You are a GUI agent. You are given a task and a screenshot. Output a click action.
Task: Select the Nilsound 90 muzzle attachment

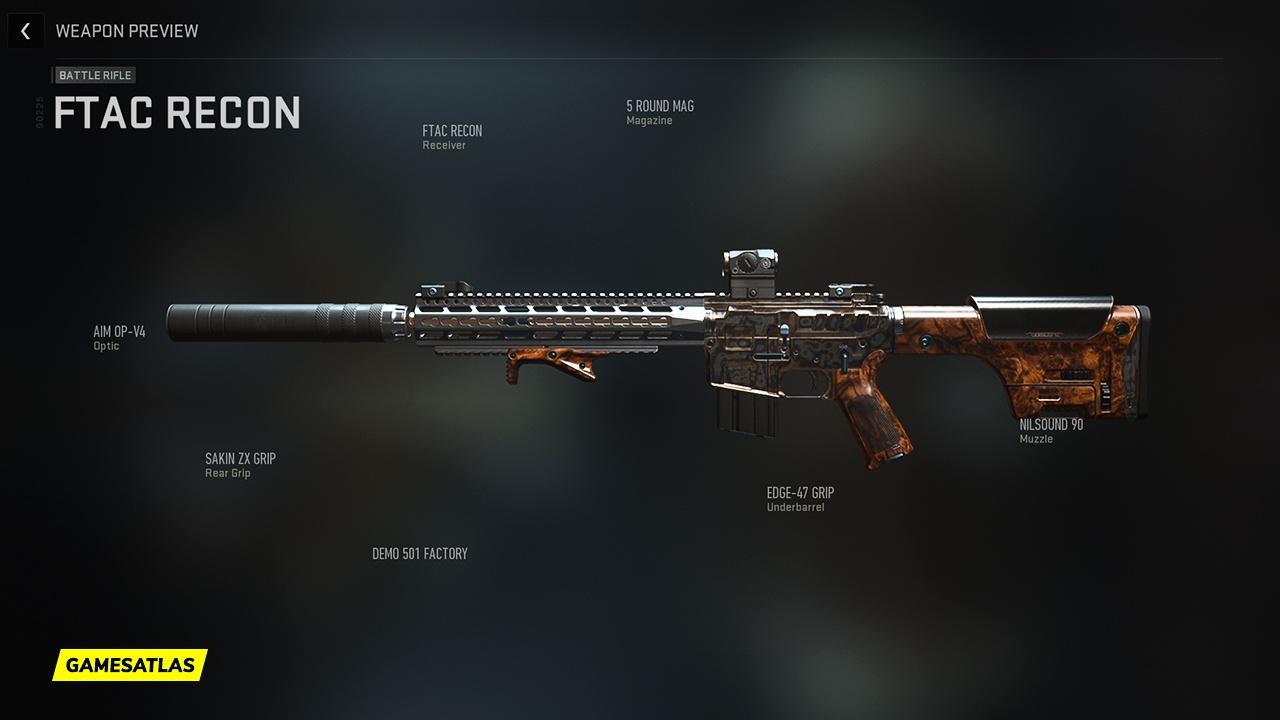pyautogui.click(x=1051, y=425)
